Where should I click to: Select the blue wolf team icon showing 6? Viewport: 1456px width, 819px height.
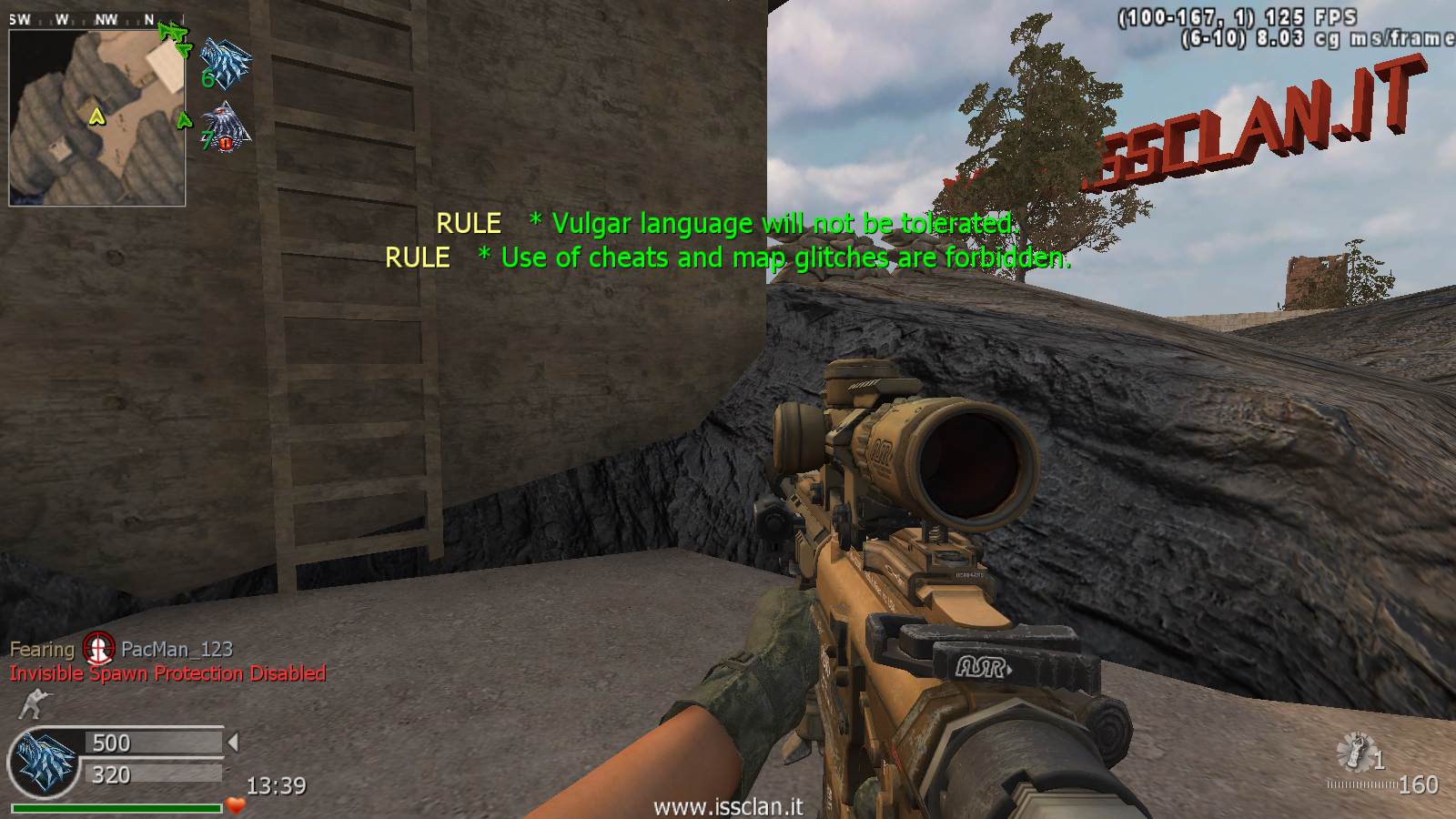(225, 62)
